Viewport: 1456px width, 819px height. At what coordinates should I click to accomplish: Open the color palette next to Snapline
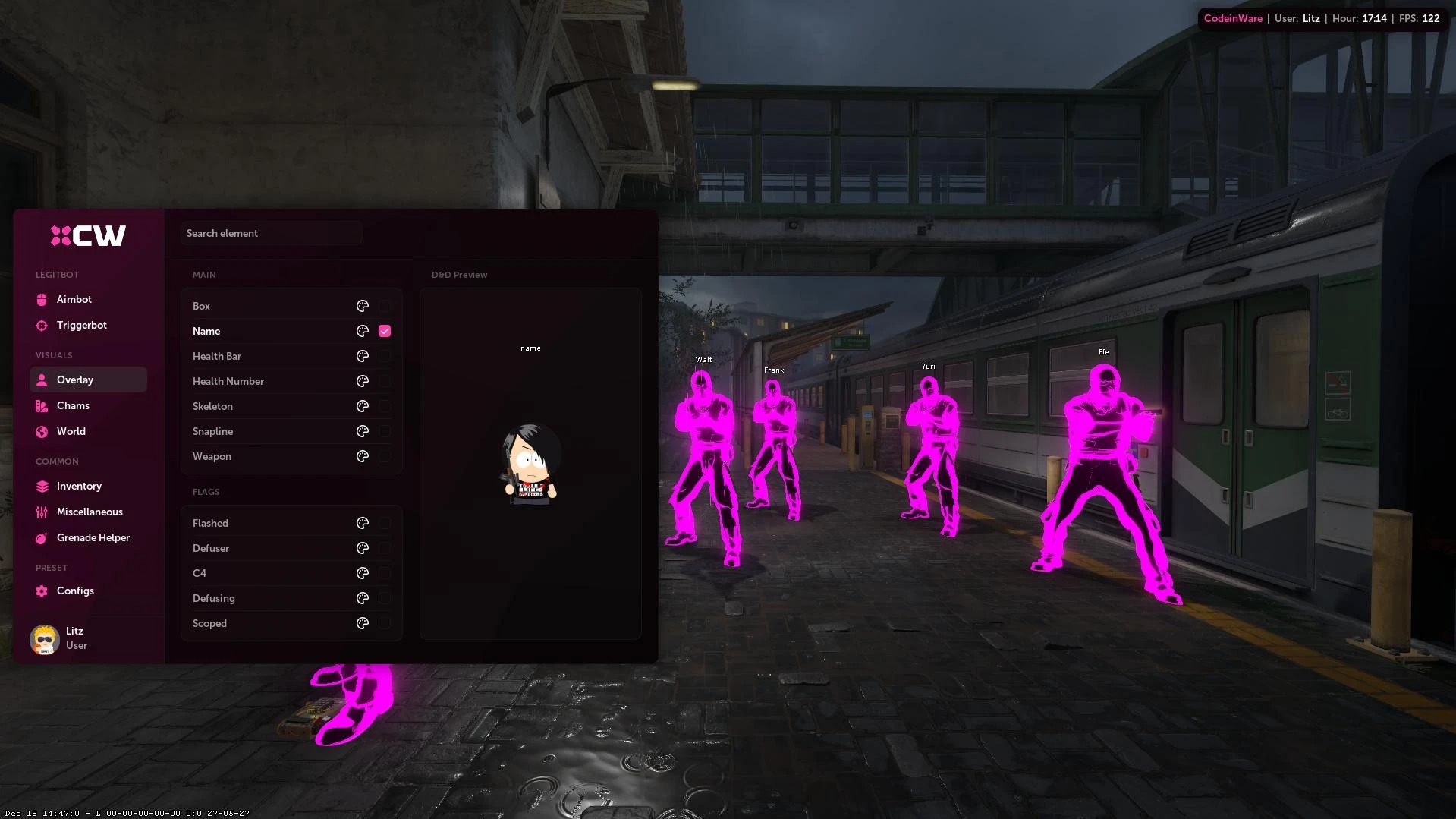click(x=363, y=431)
